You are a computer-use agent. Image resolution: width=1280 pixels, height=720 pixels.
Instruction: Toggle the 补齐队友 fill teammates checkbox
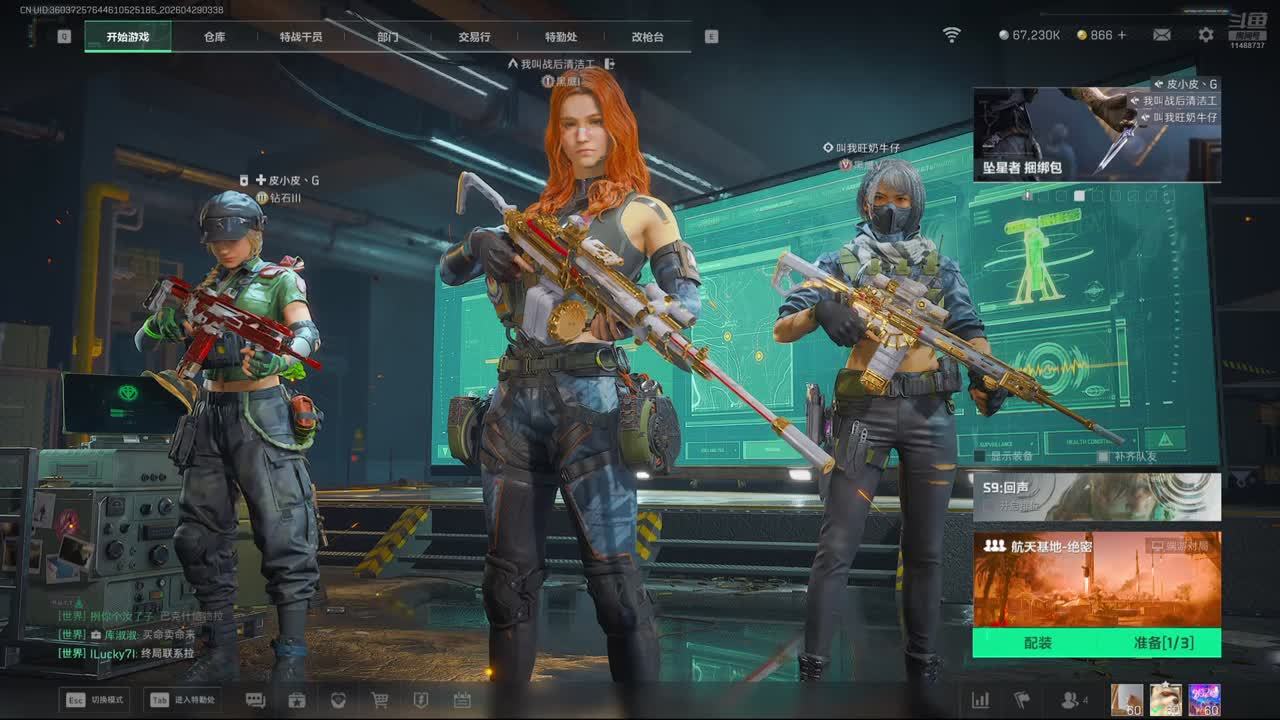(1103, 457)
